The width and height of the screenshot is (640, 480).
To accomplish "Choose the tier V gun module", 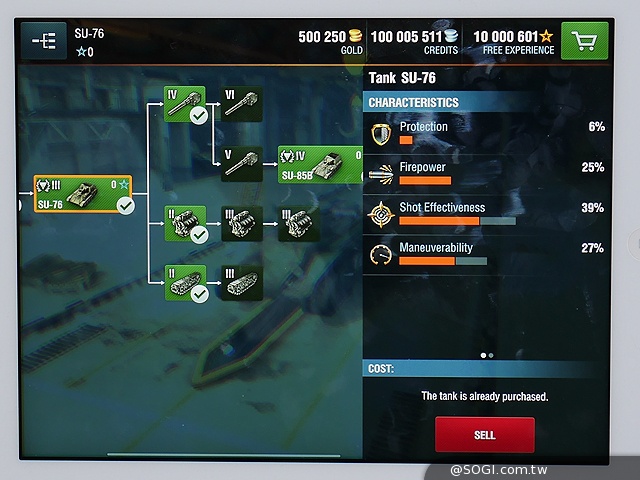I will click(241, 163).
